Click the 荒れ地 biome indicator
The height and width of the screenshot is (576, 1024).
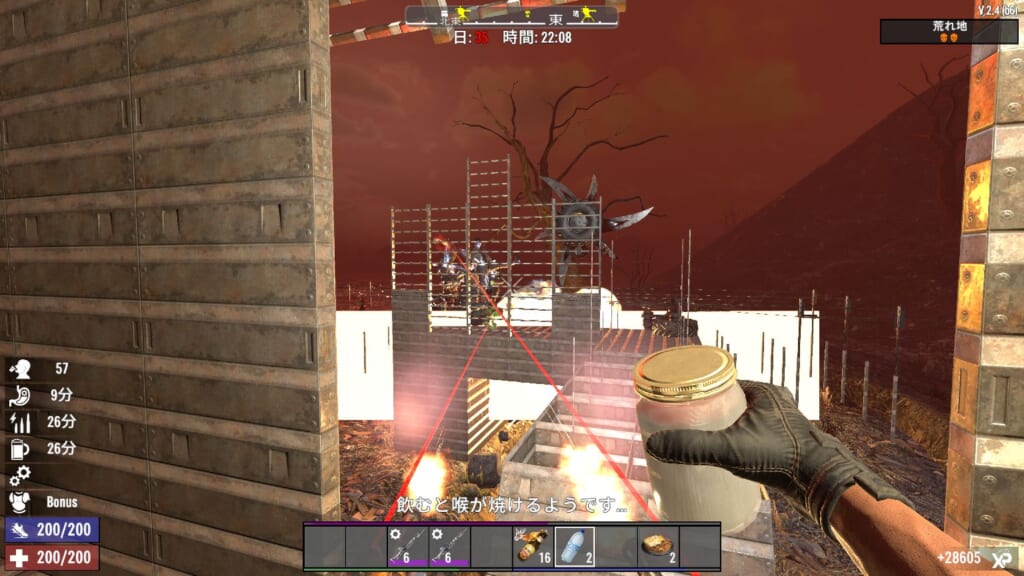pyautogui.click(x=948, y=31)
